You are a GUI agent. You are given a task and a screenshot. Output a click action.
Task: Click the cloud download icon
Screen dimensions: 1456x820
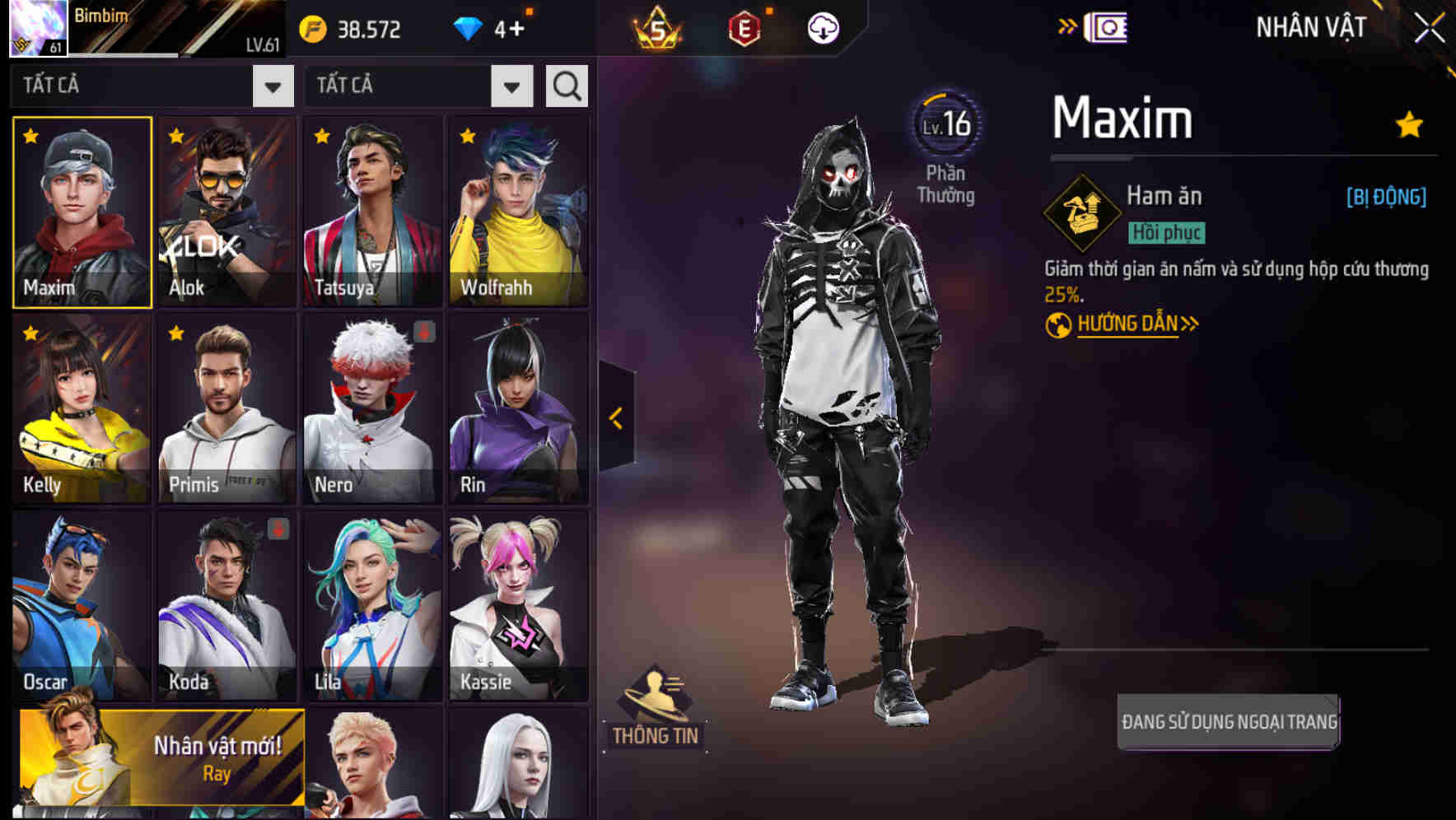(823, 28)
